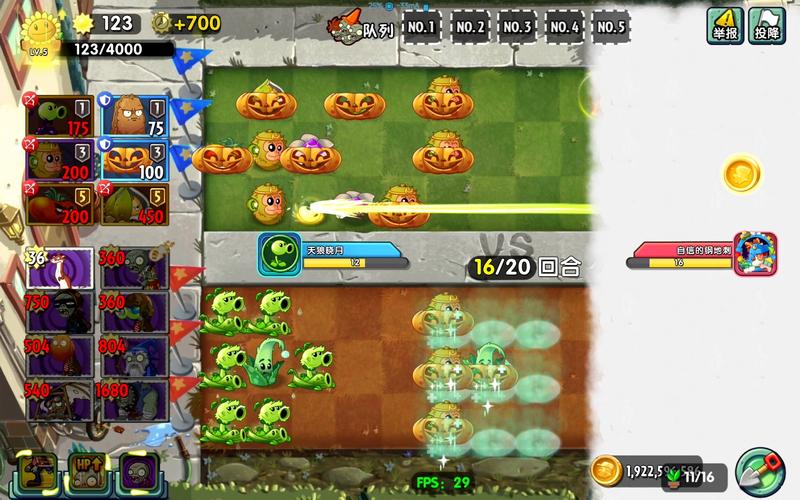Pick the monkey plant seed card costing 200

tap(60, 160)
